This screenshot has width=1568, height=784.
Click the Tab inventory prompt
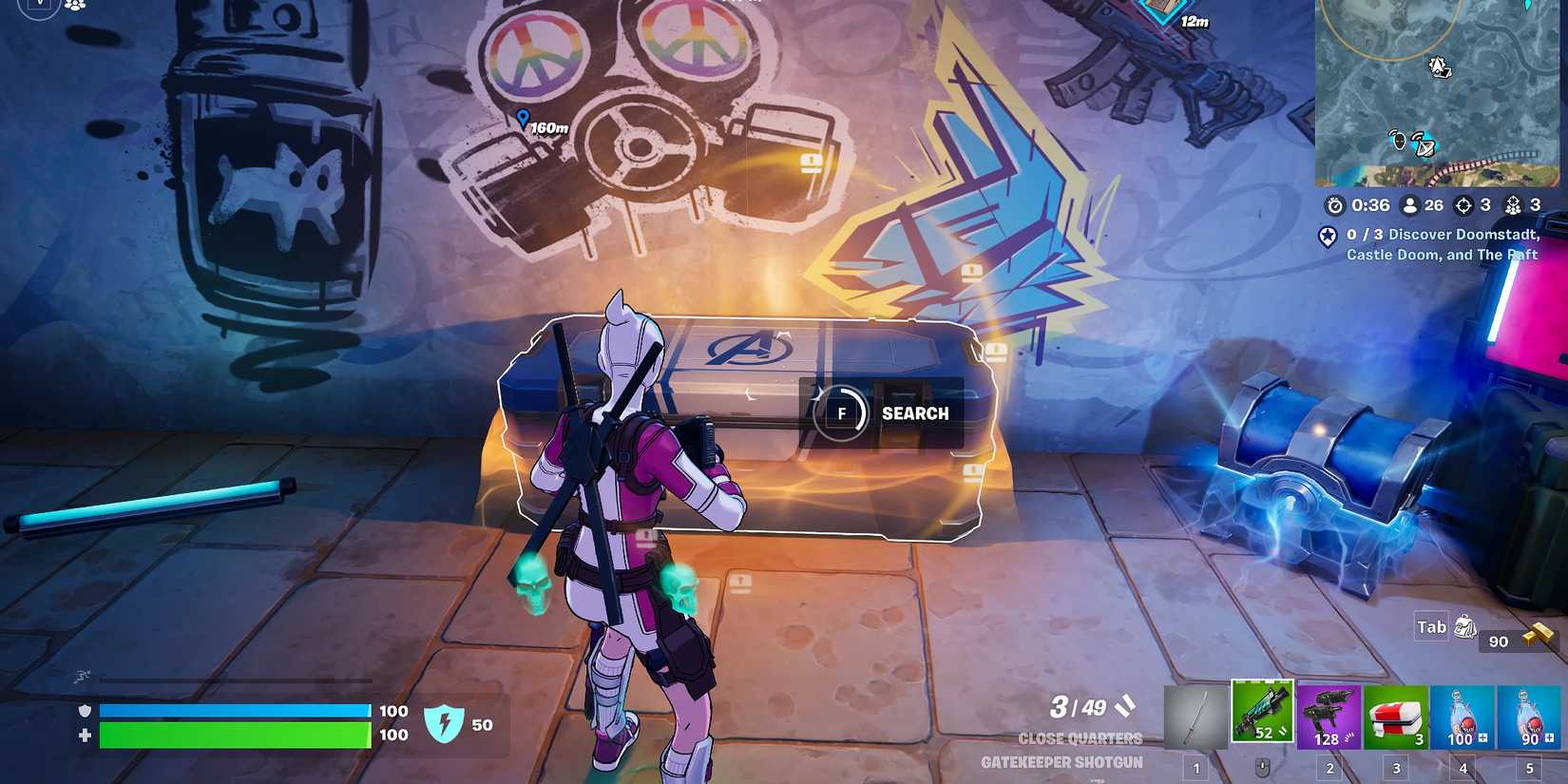pyautogui.click(x=1433, y=626)
